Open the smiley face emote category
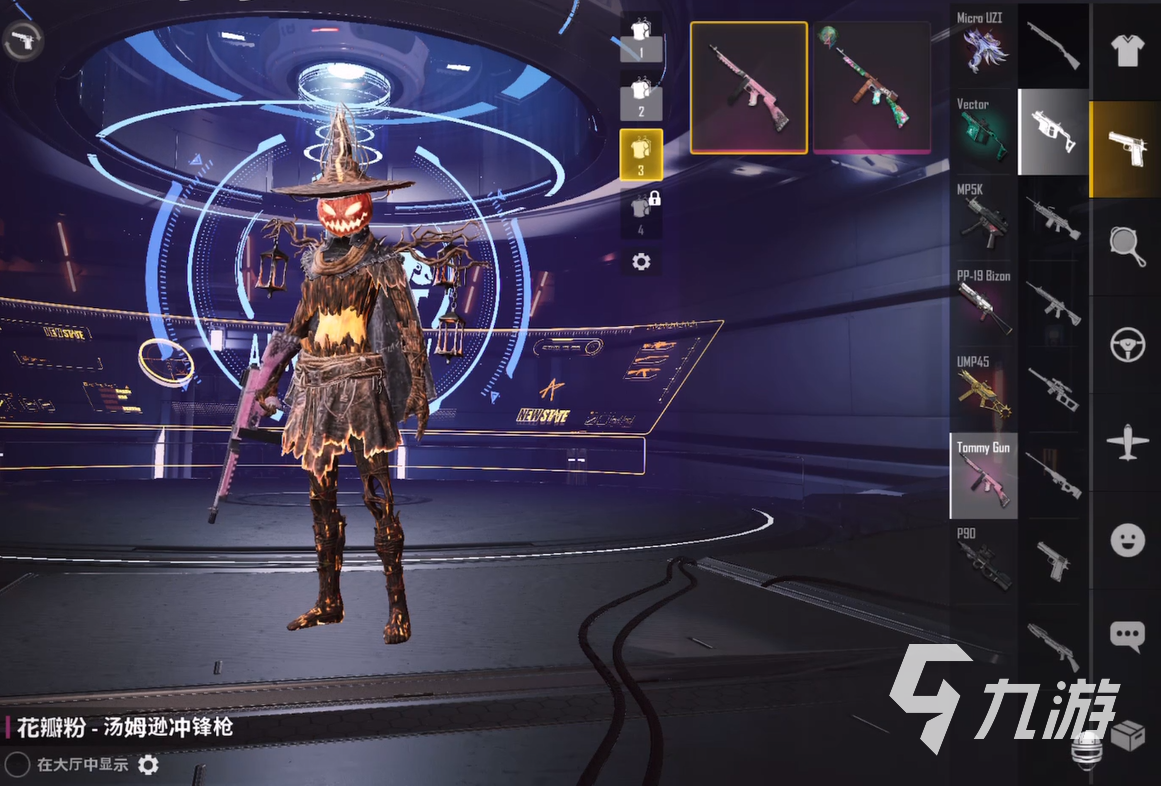The image size is (1161, 786). click(1127, 540)
